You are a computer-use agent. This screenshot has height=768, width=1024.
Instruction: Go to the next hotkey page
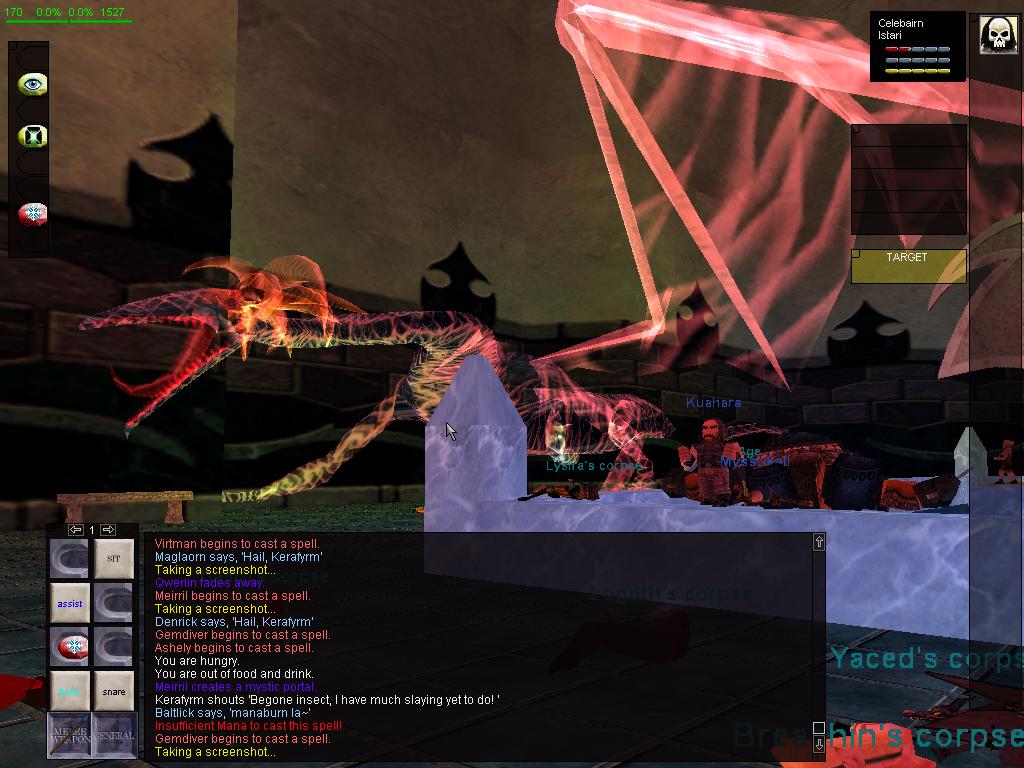point(108,529)
